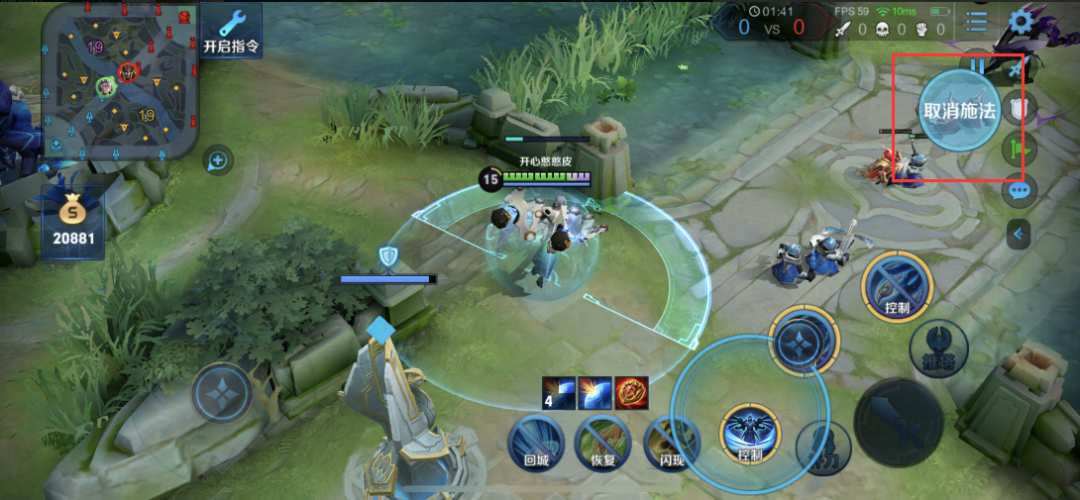Tap the 取消施法 cancel-cast button
Screen dimensions: 1080x500
[x=959, y=111]
